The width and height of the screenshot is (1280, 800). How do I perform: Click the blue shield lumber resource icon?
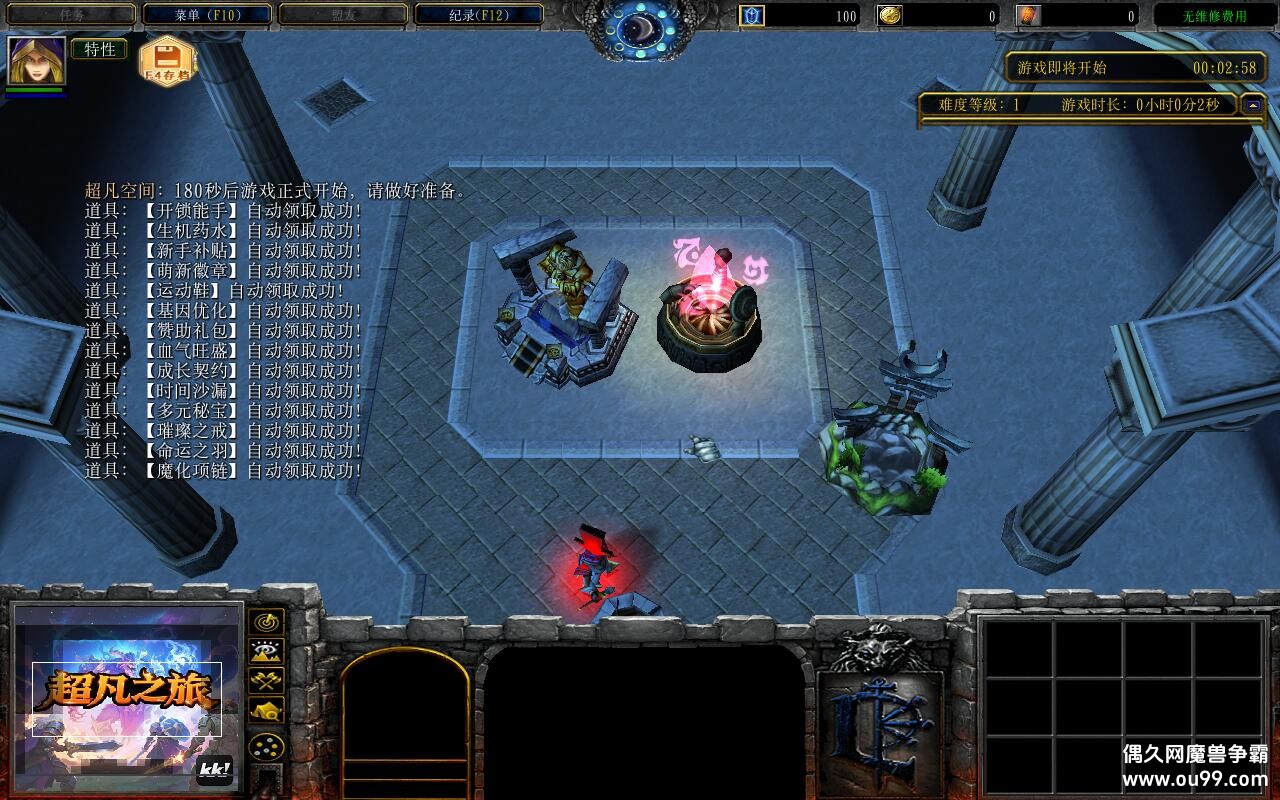tap(750, 15)
